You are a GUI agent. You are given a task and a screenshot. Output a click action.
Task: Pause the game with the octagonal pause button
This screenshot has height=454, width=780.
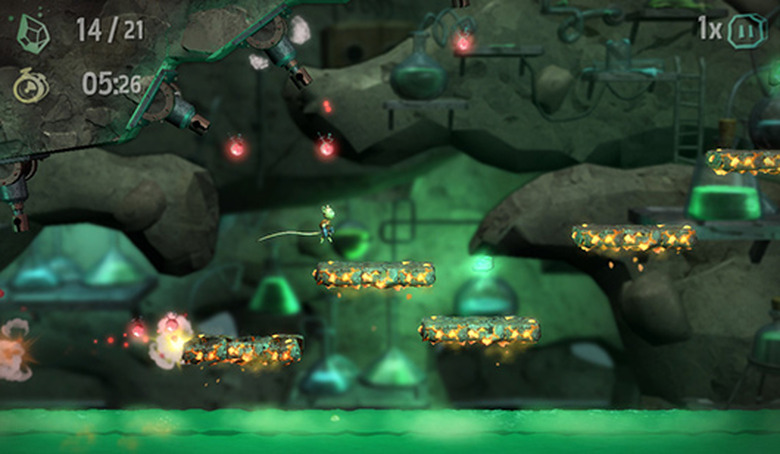click(x=746, y=30)
